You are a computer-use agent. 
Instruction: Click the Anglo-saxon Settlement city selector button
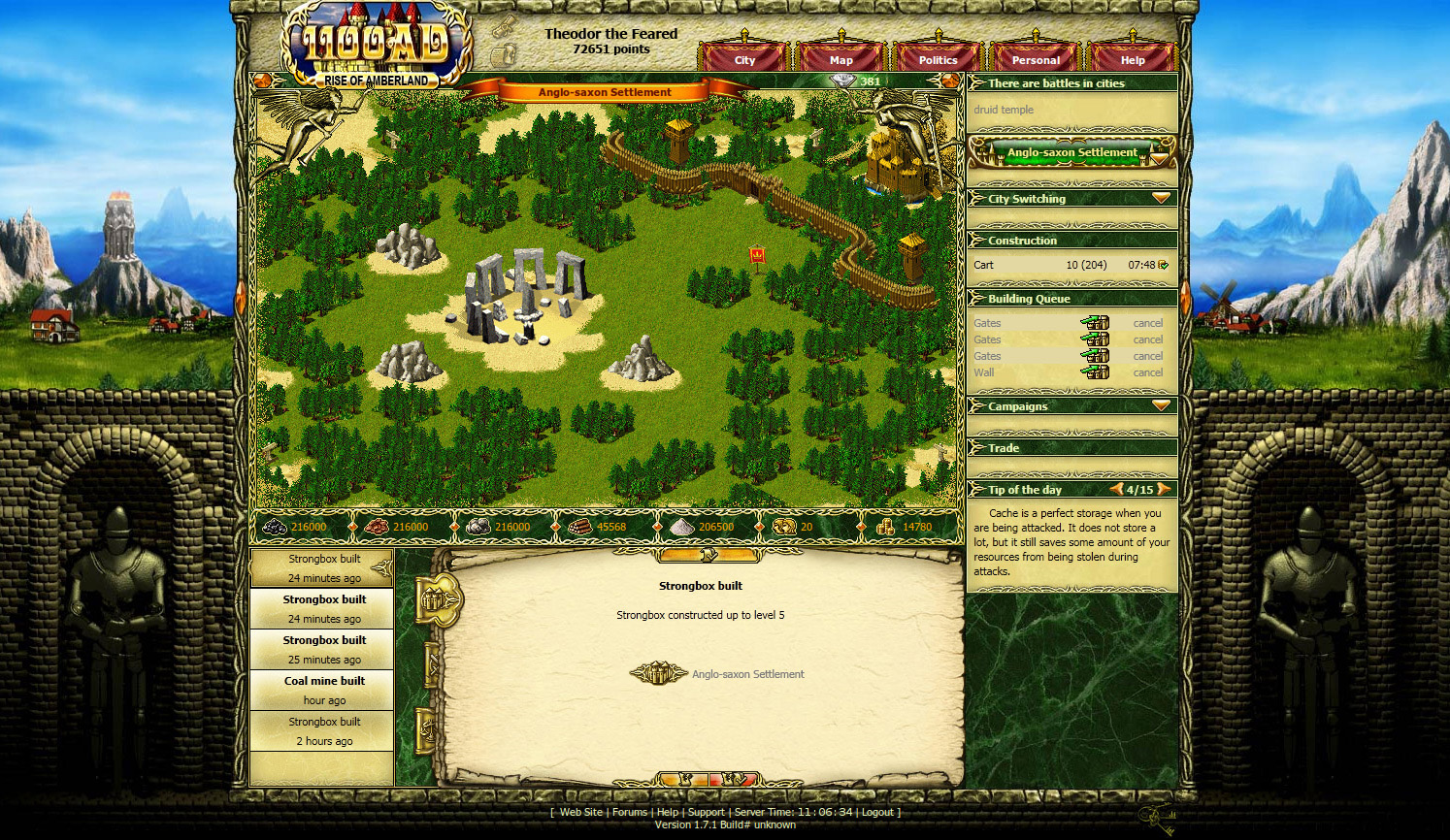1071,152
